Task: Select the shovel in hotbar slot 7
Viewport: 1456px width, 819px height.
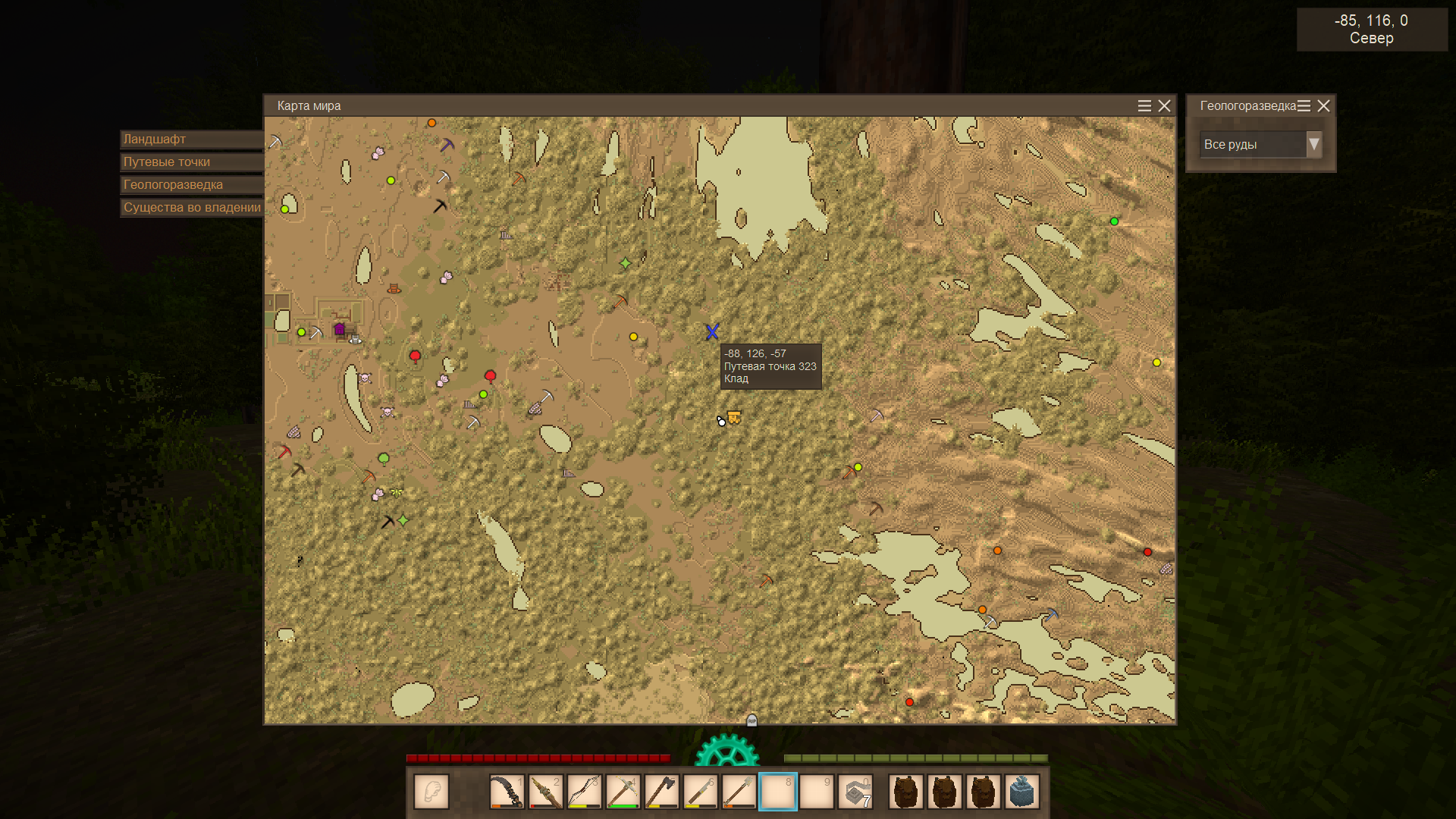Action: (739, 792)
